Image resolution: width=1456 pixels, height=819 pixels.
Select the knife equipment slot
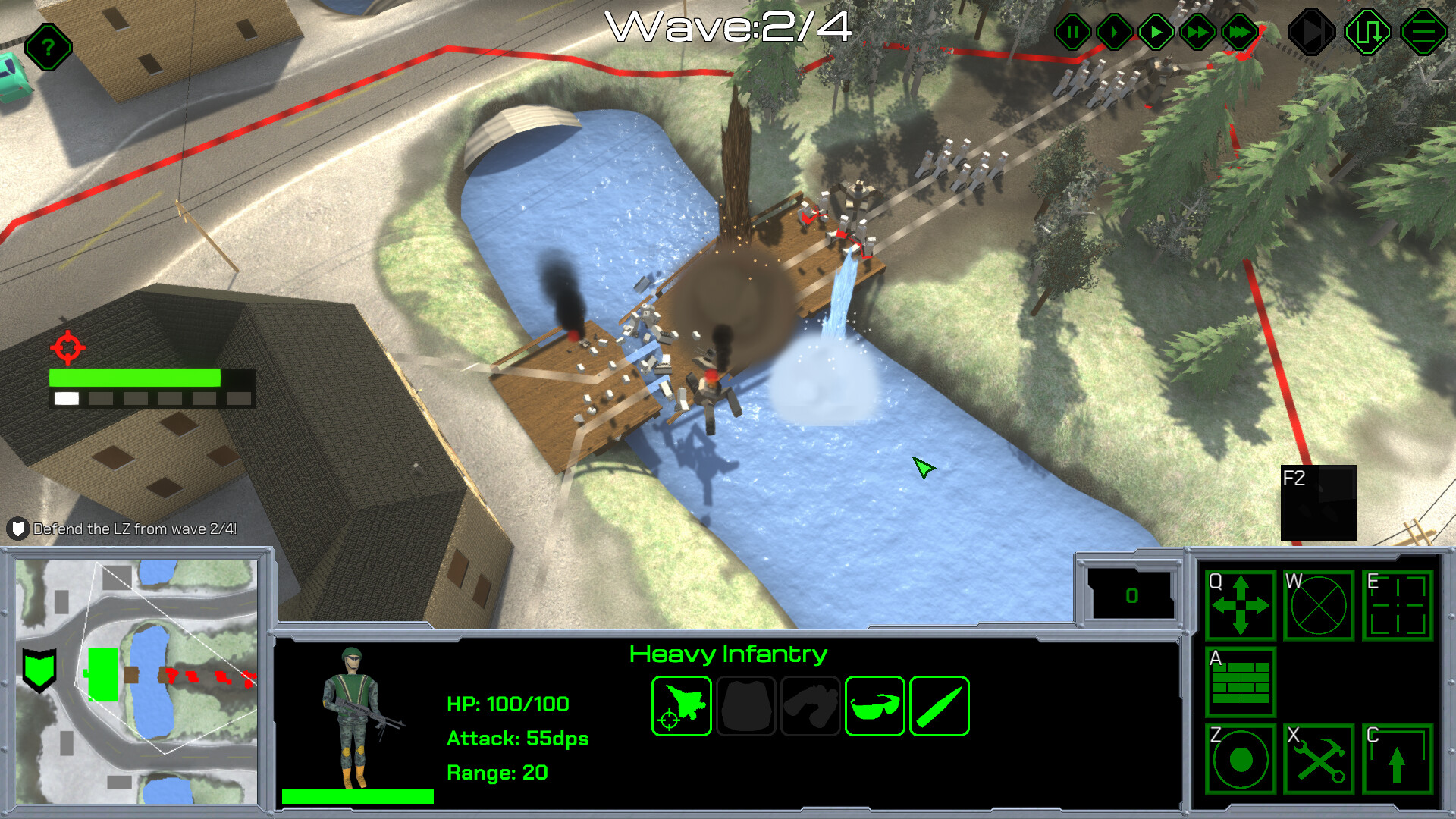click(940, 706)
